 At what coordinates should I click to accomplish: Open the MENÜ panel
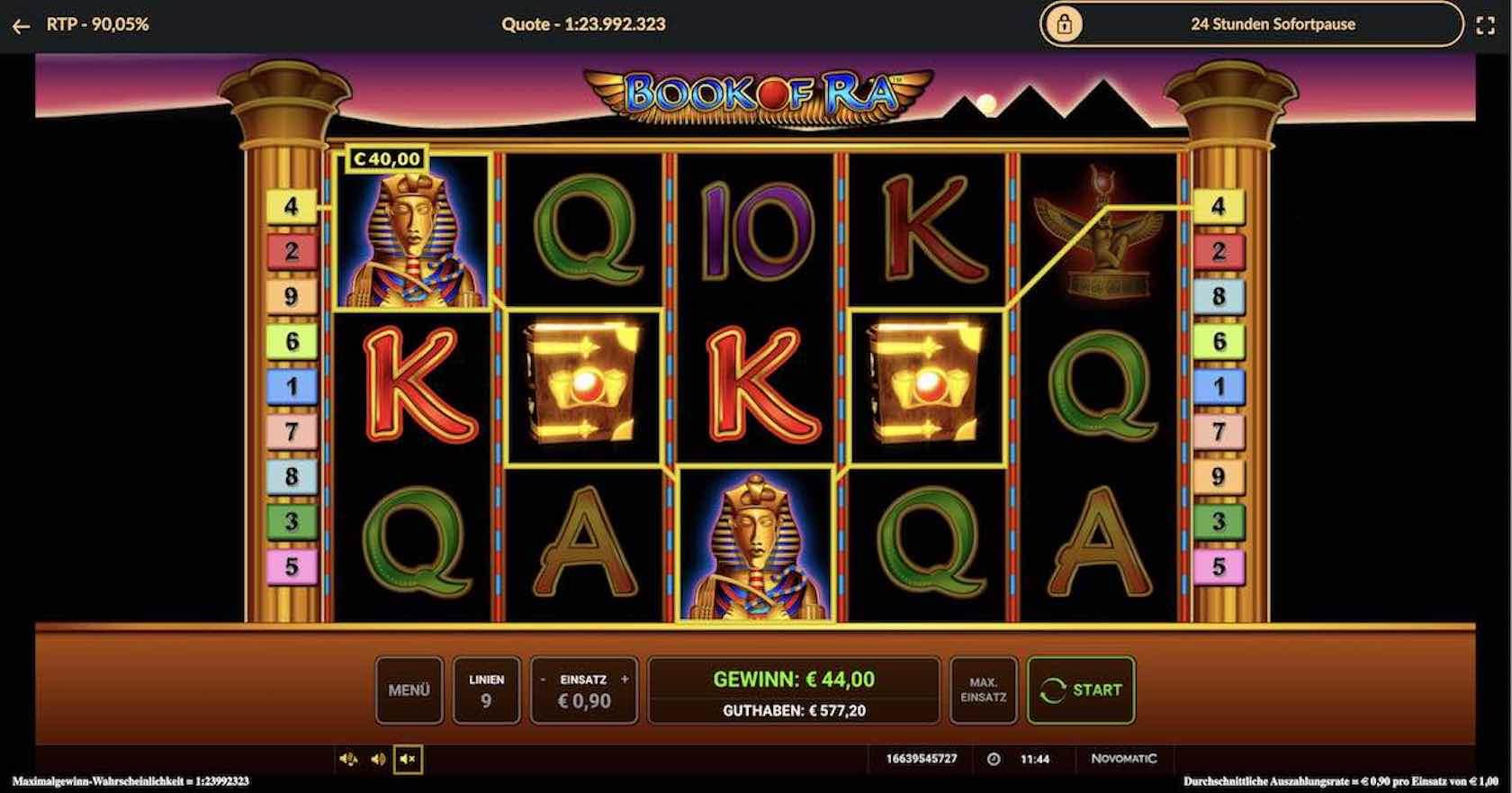tap(409, 689)
